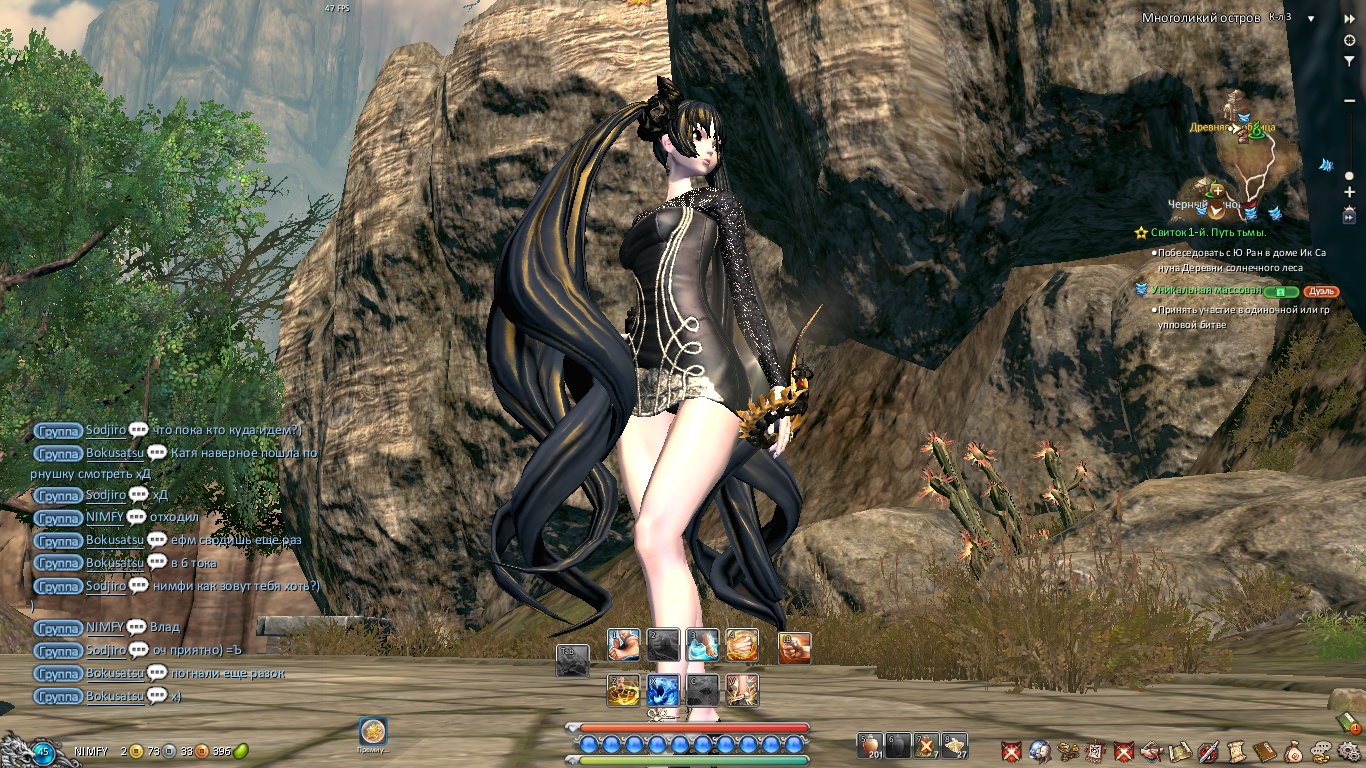The width and height of the screenshot is (1366, 768).
Task: Open the Свиток 1-й. Путь тьмы quest
Action: [x=1194, y=232]
